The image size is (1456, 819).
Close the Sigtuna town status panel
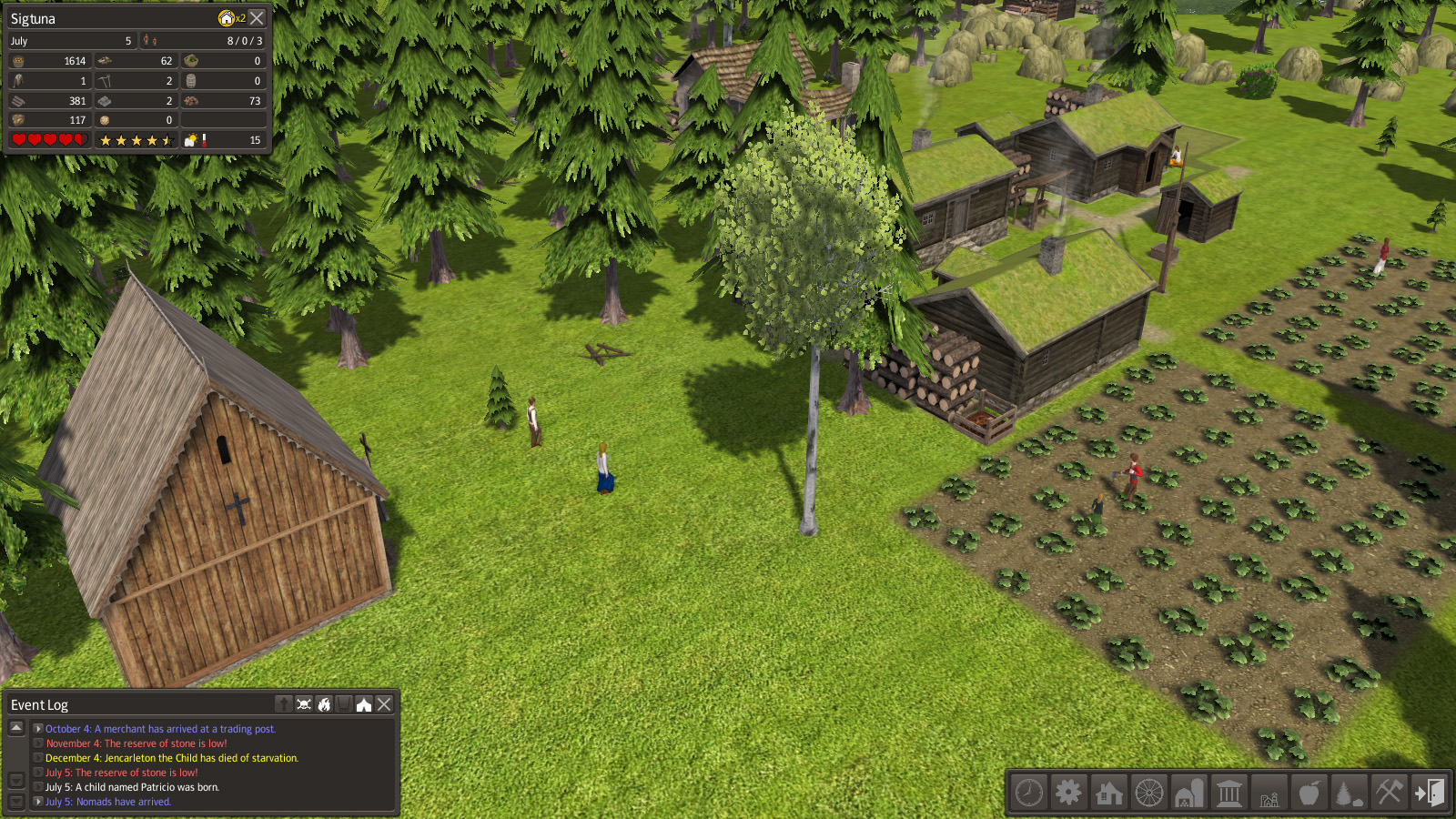pos(258,18)
